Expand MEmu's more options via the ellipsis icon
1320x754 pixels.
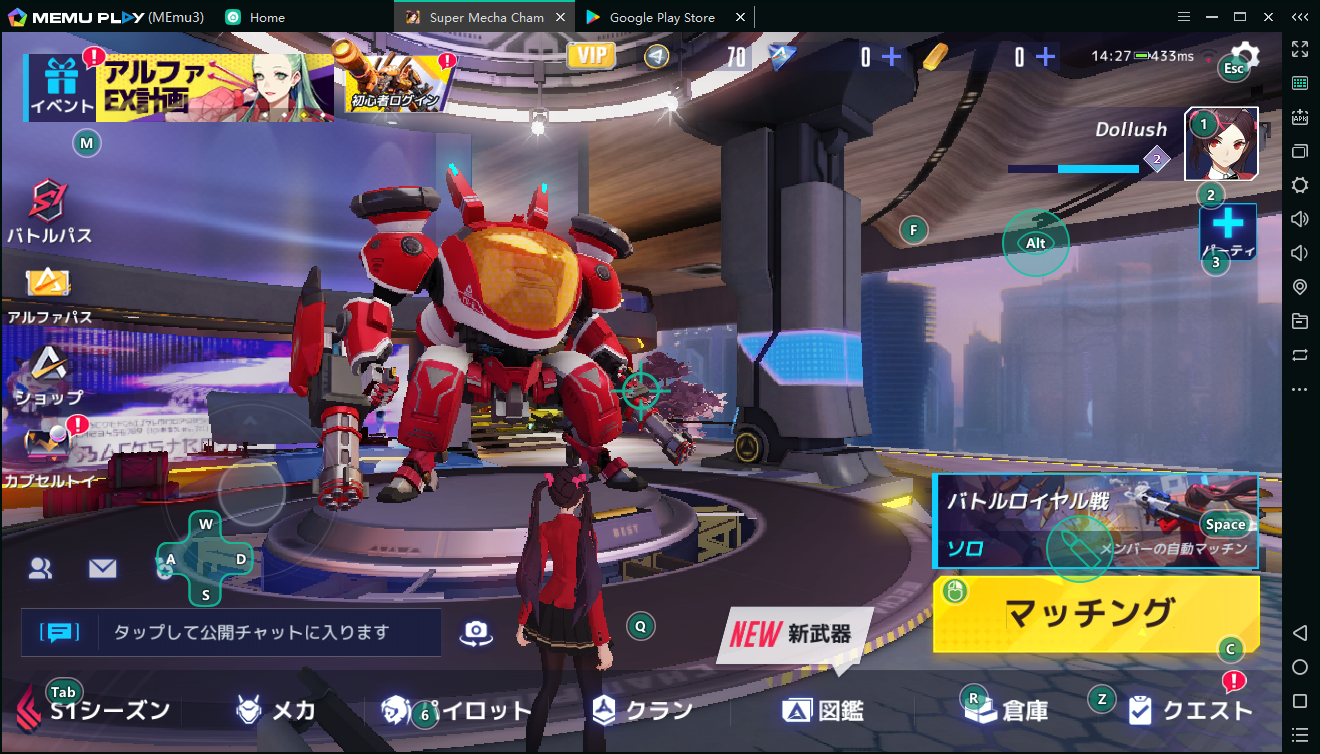pyautogui.click(x=1300, y=388)
